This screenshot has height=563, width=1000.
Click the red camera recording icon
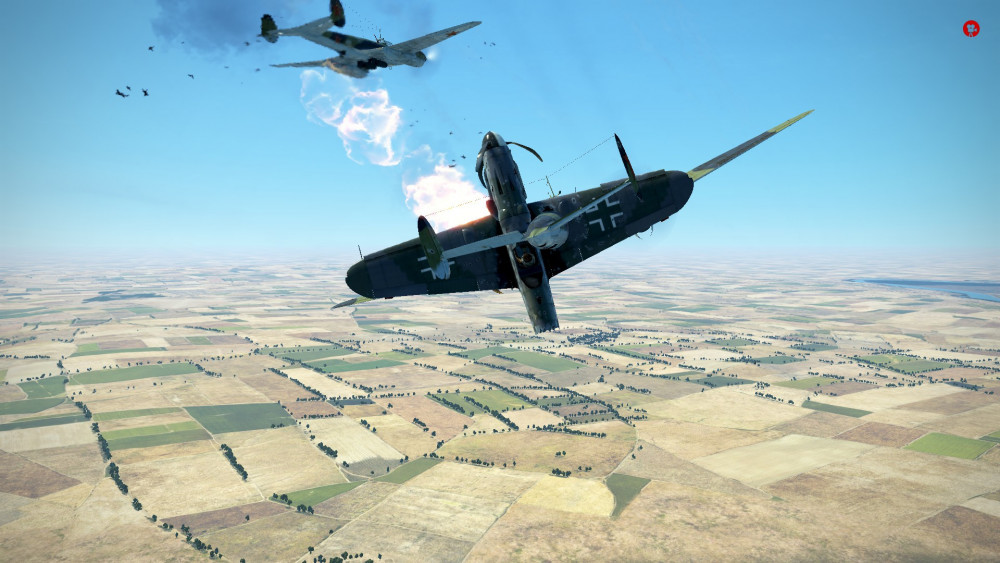[x=971, y=29]
